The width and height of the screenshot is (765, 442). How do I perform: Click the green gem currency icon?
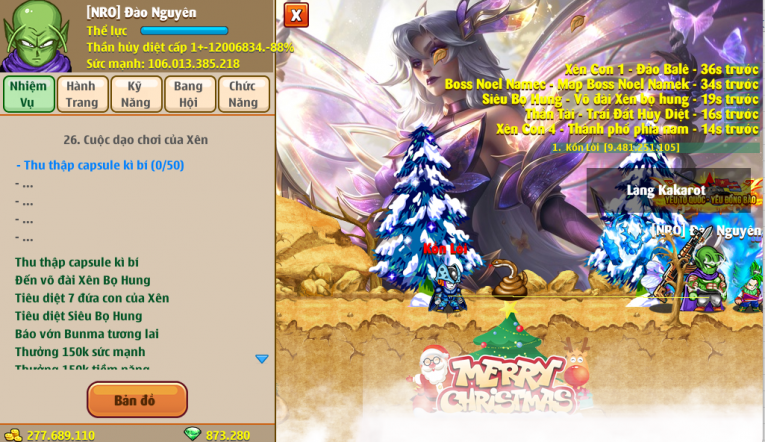coord(192,434)
